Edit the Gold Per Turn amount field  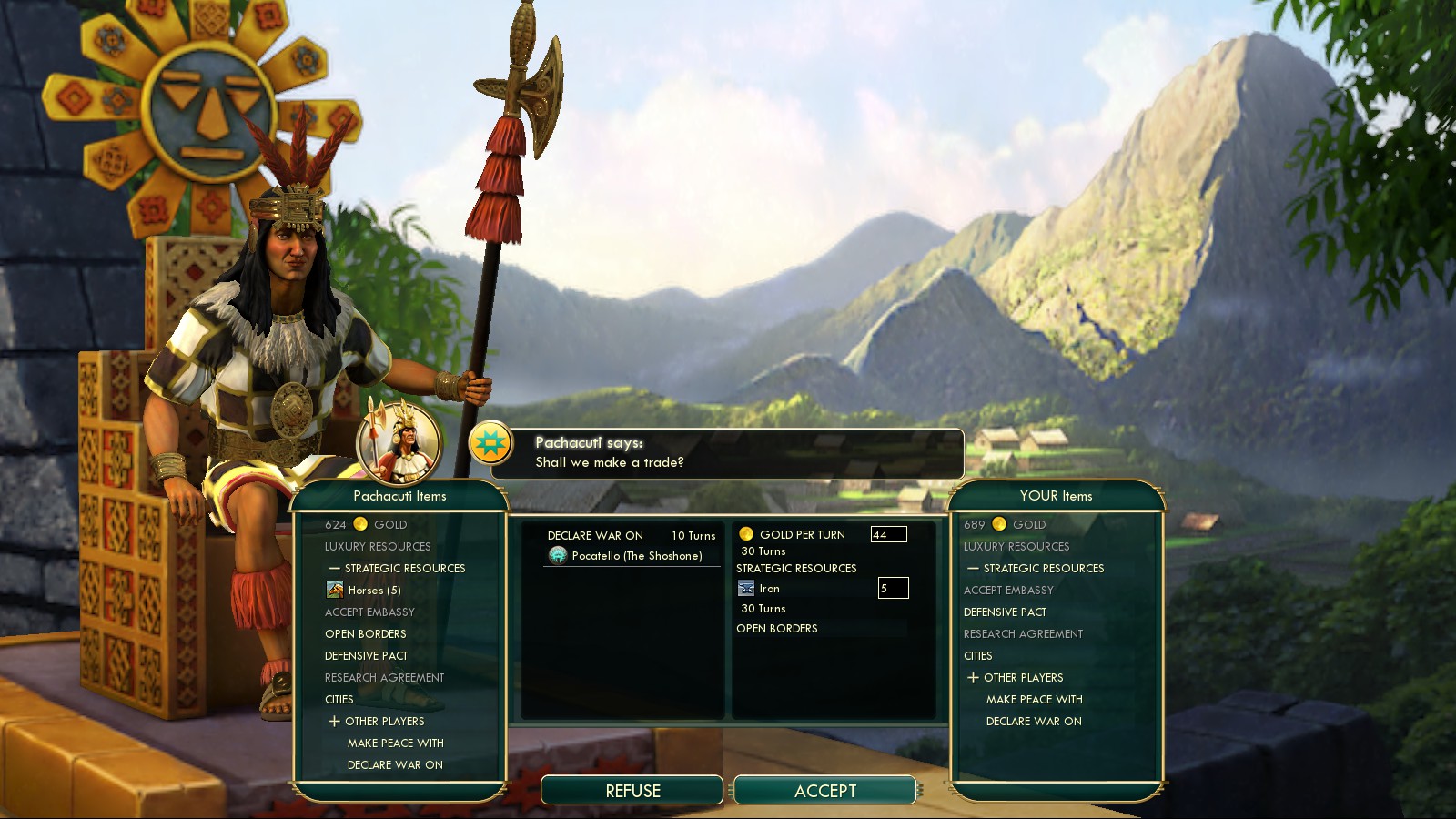click(888, 535)
